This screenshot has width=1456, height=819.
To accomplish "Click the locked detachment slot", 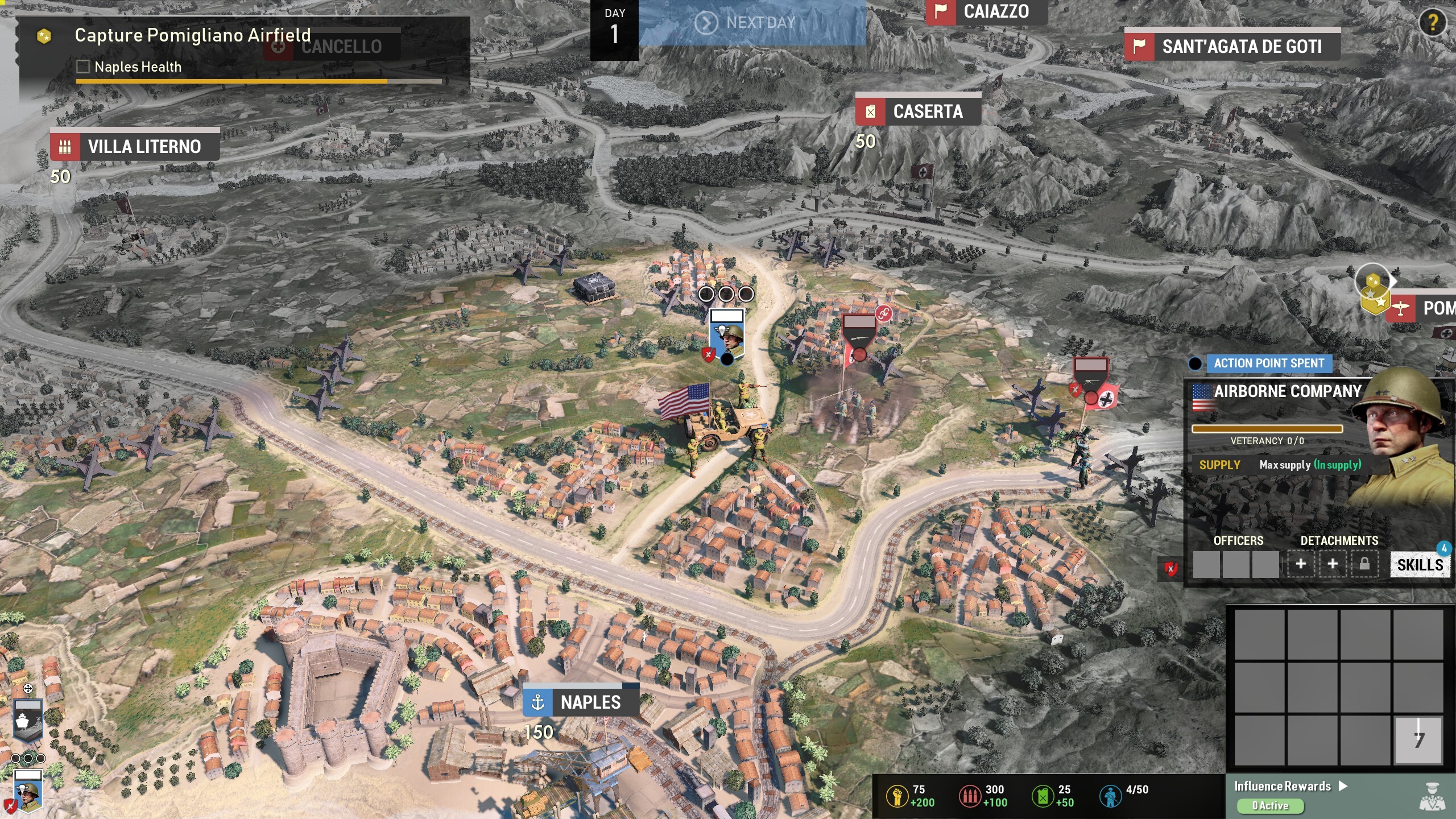I will click(1364, 564).
